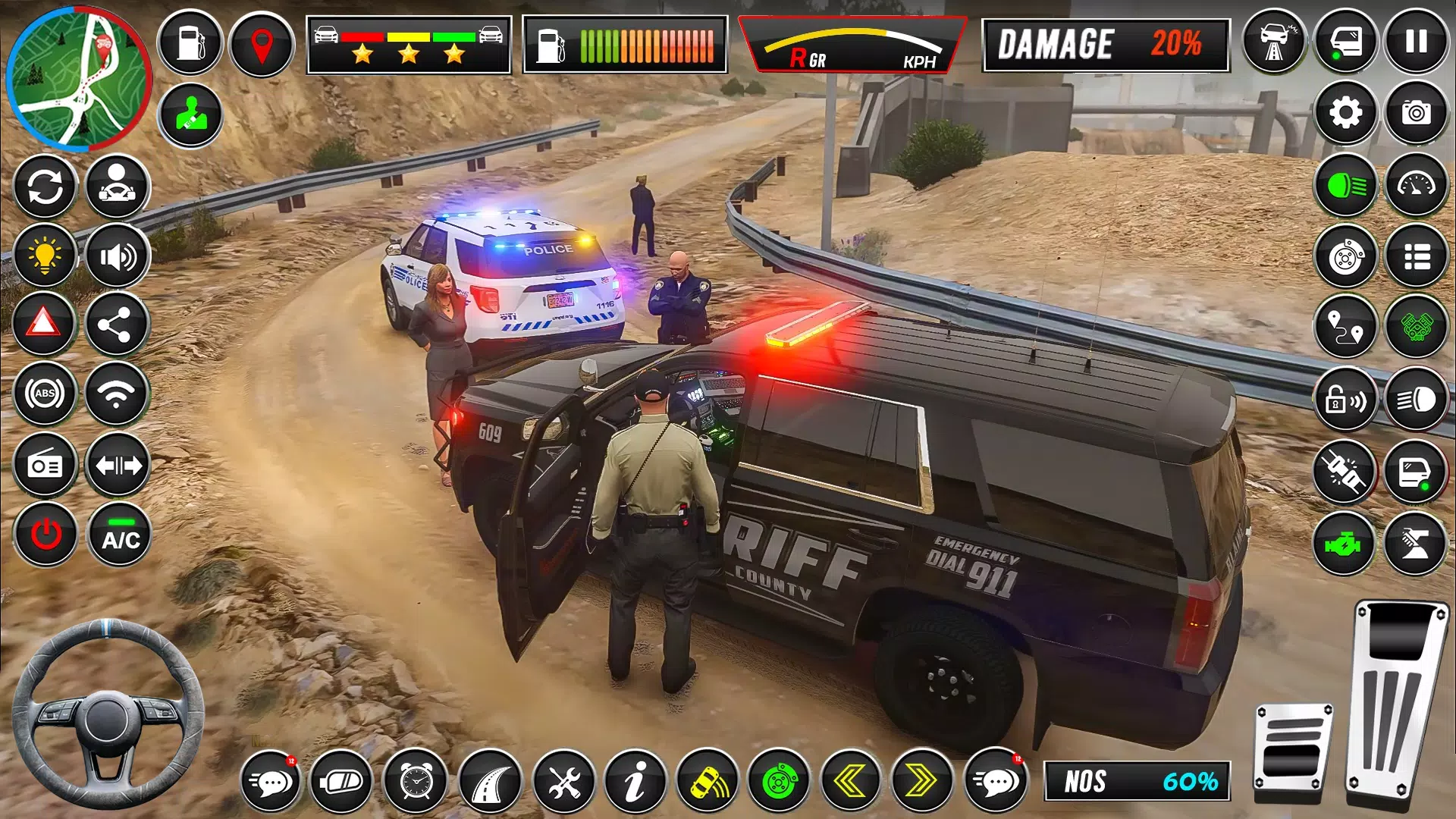The height and width of the screenshot is (819, 1456).
Task: Tap the camera screenshot button
Action: pos(1416,114)
